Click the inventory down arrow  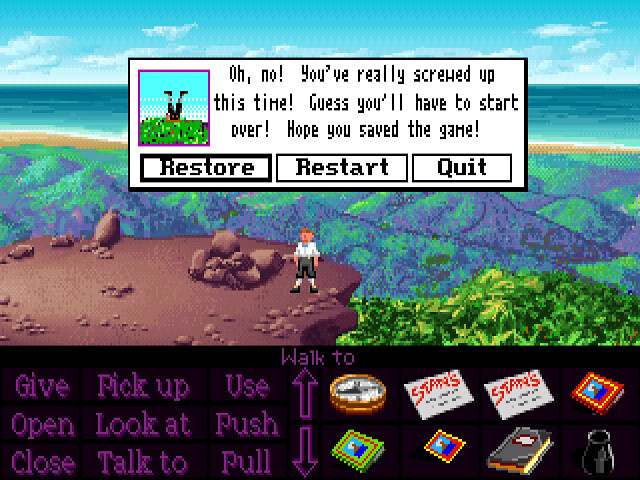(307, 451)
